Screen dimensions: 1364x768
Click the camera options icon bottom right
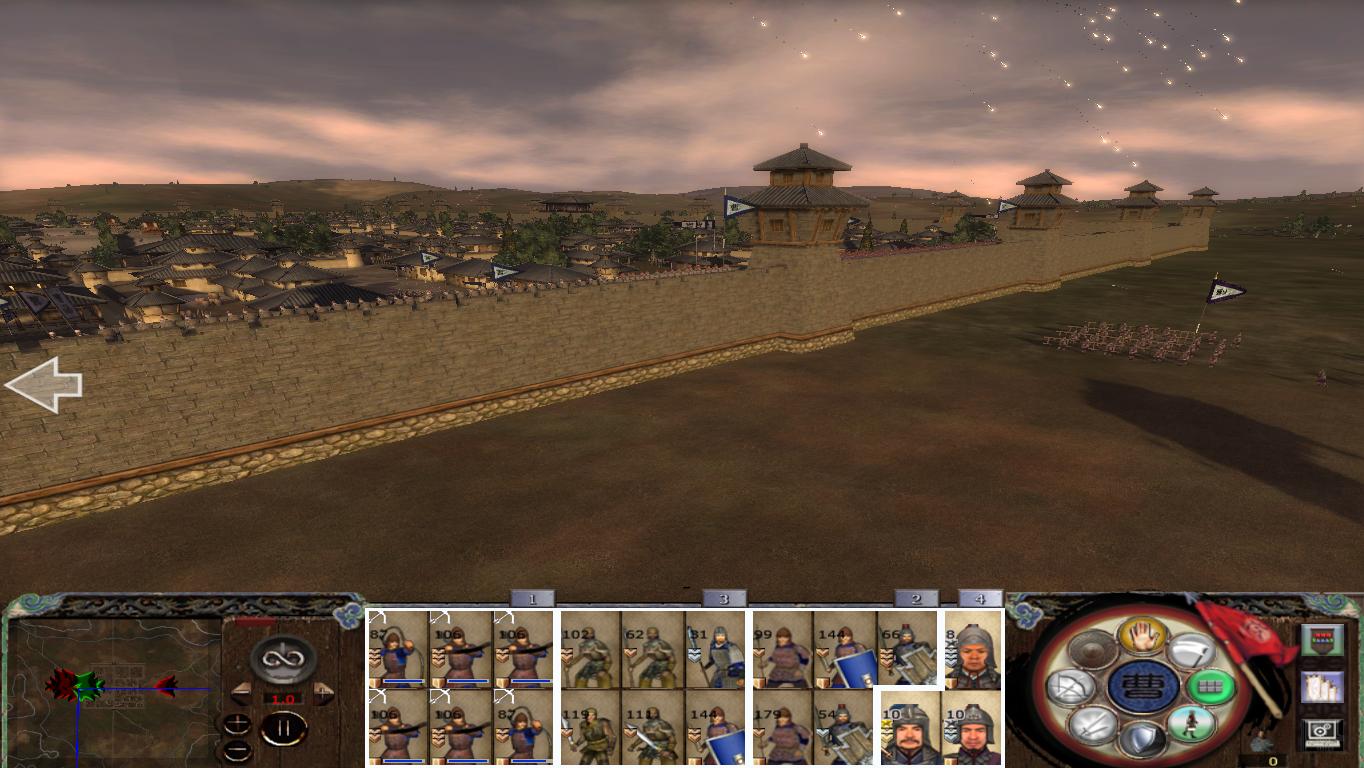(1323, 731)
